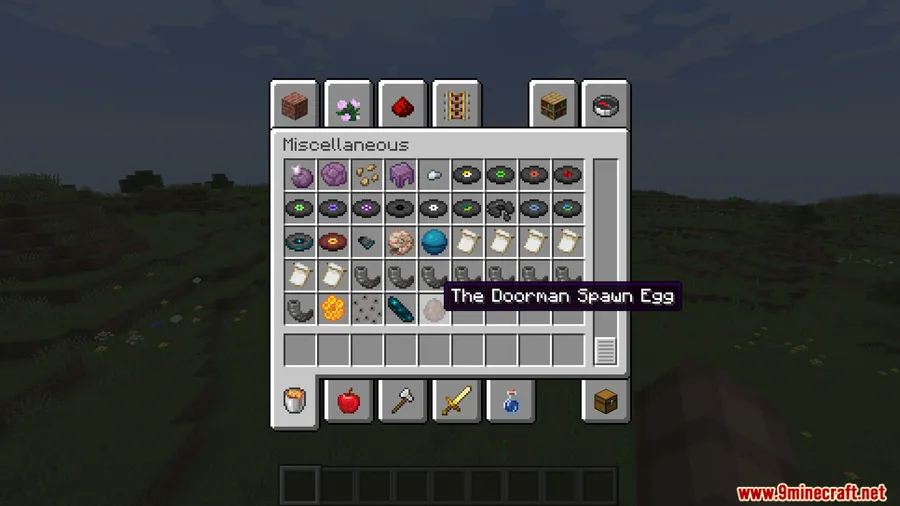Select the teal echo shard item
The height and width of the screenshot is (506, 900).
(x=401, y=309)
